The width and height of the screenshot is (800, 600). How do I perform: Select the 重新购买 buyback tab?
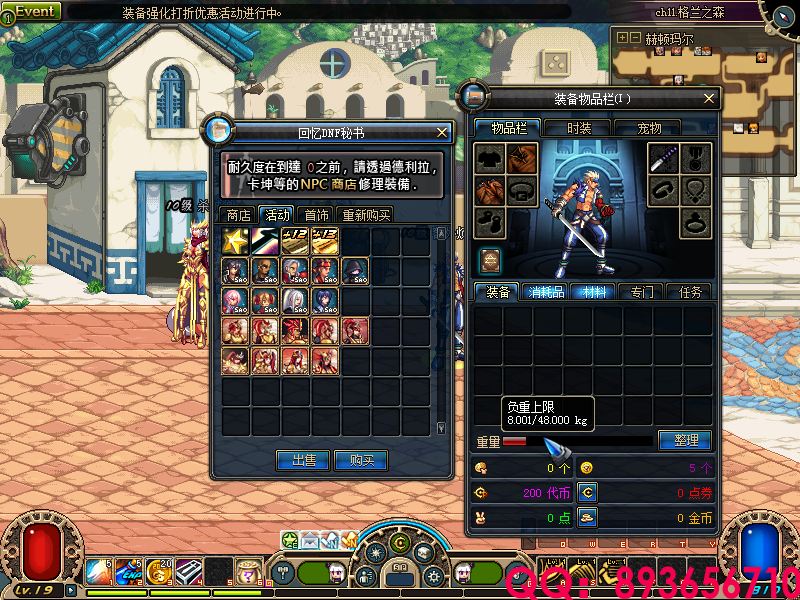click(x=366, y=214)
